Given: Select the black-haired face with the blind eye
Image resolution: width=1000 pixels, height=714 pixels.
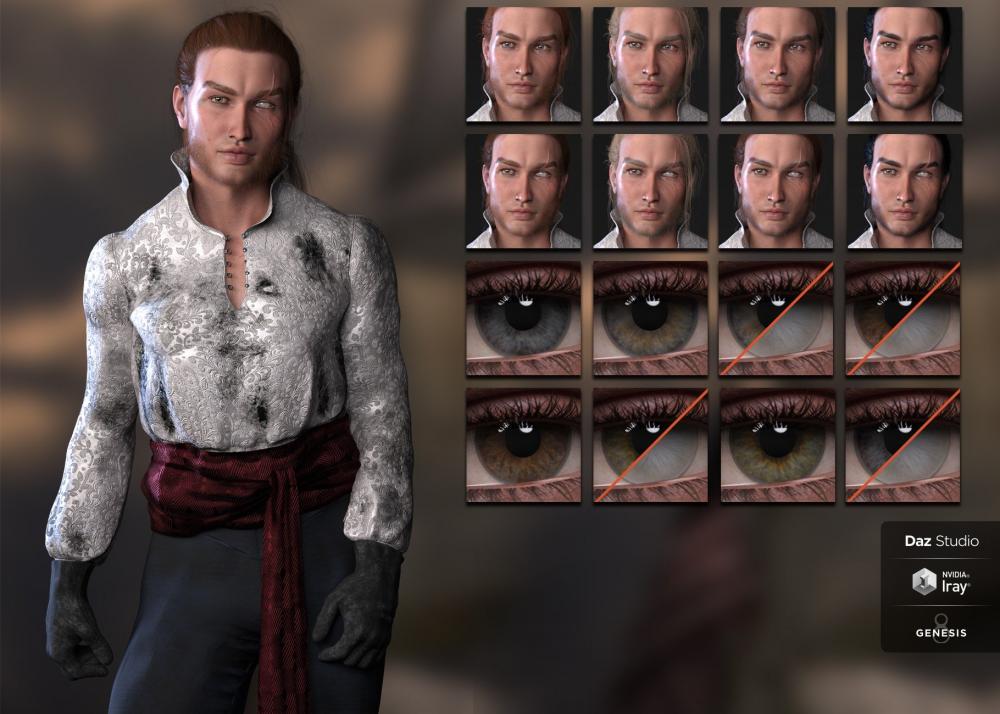Looking at the screenshot, I should 904,191.
